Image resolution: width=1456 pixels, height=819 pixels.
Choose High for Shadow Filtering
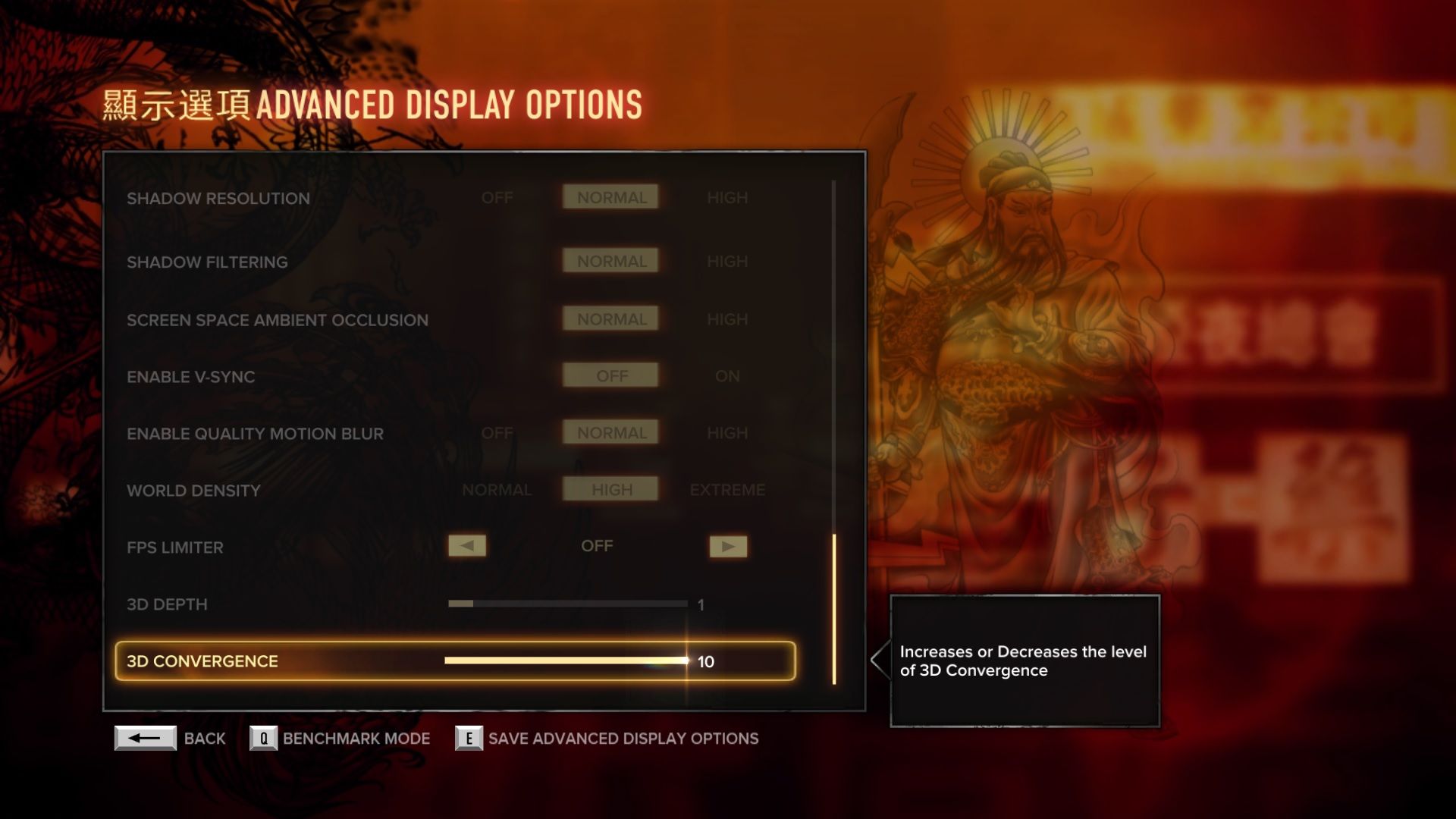pyautogui.click(x=726, y=262)
